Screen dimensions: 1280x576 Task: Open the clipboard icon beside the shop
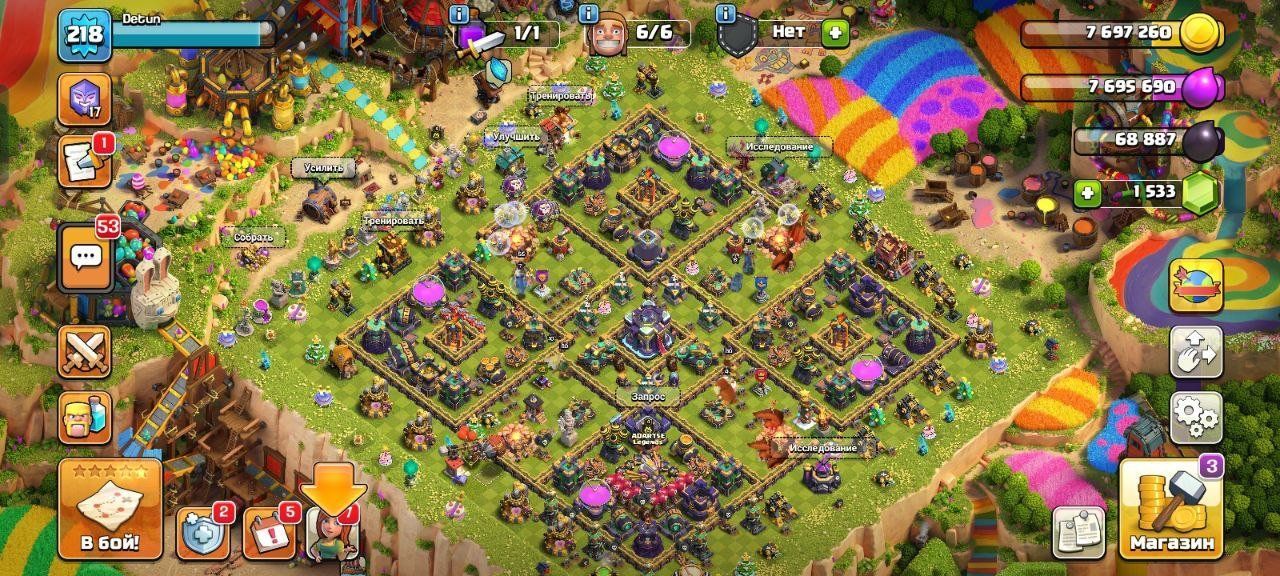point(1079,532)
